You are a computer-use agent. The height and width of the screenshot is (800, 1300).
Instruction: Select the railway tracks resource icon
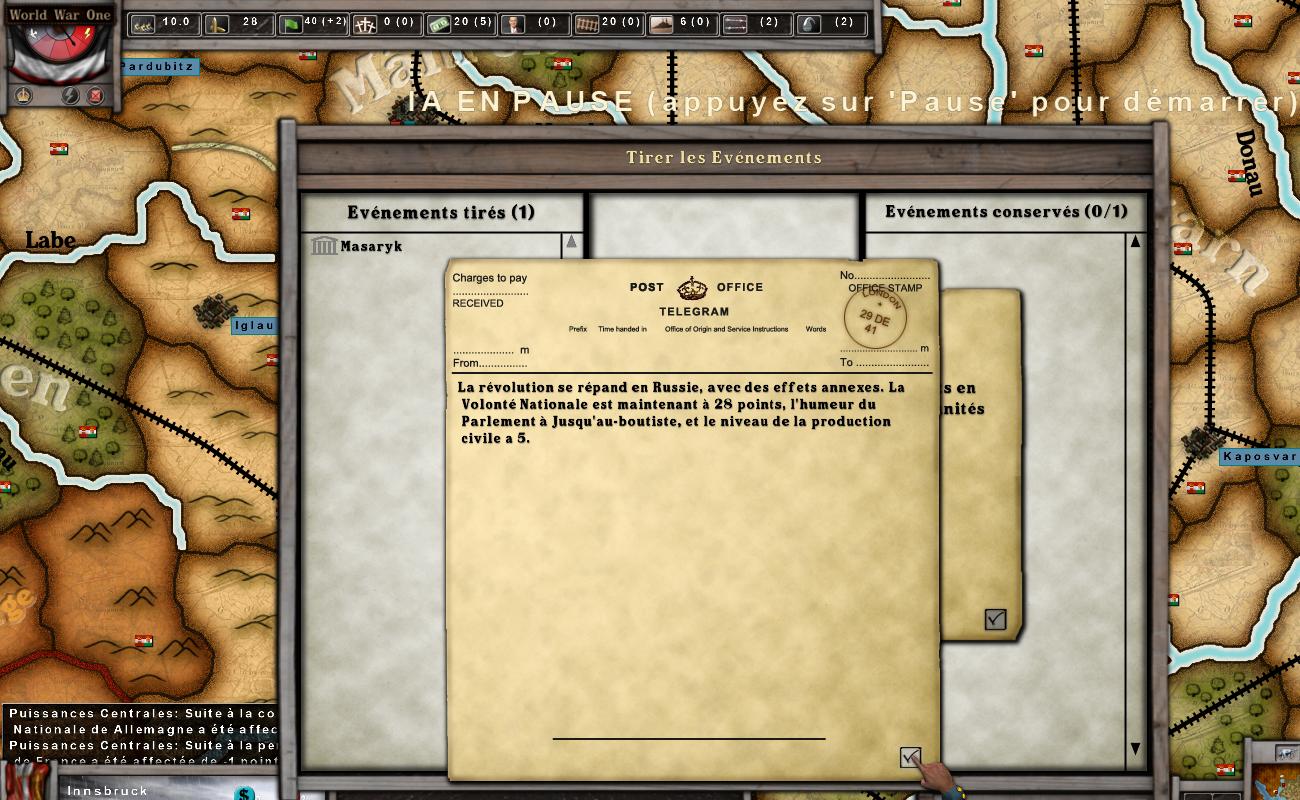pyautogui.click(x=584, y=23)
